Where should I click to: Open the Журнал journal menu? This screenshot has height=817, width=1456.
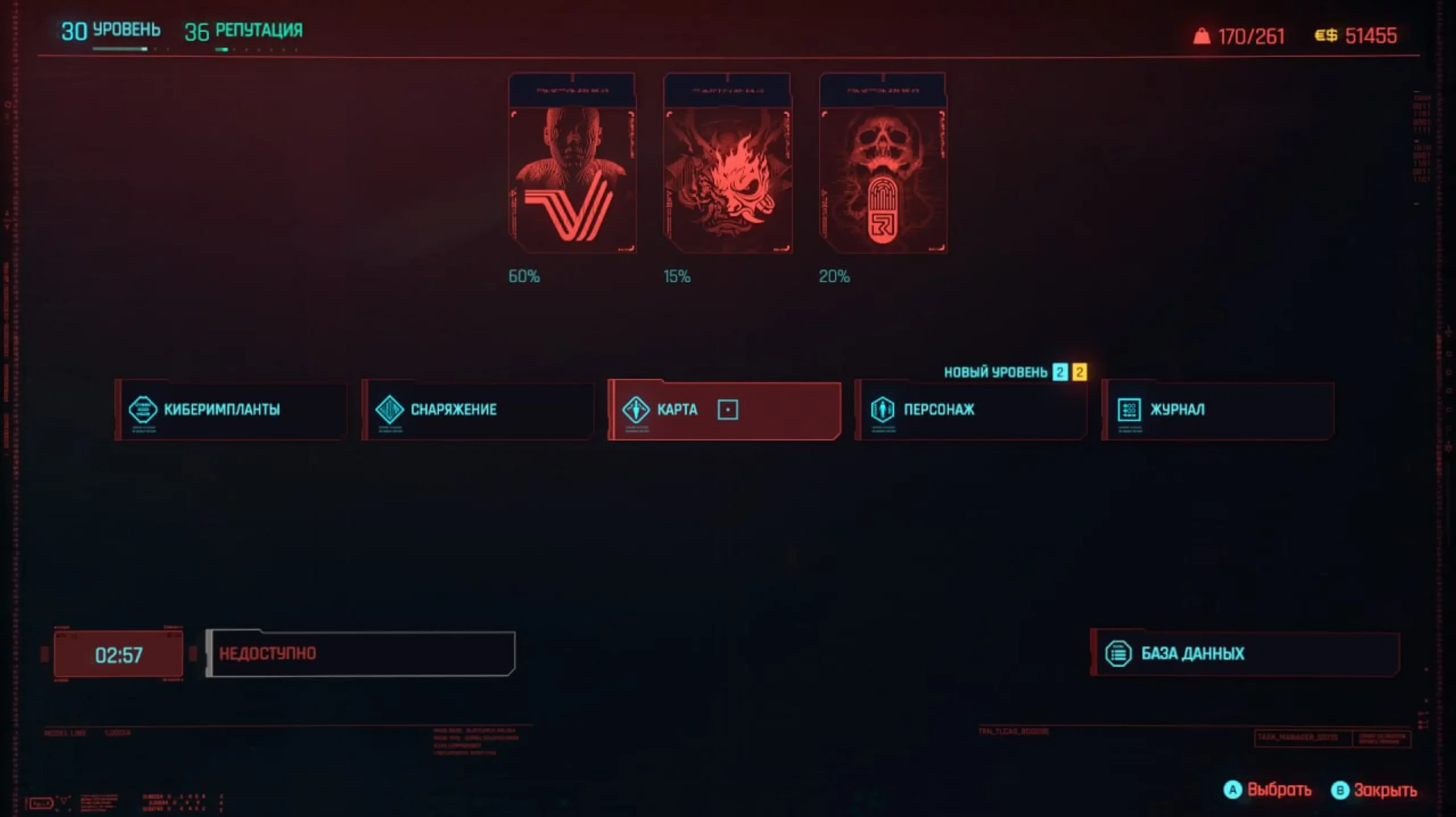[x=1218, y=409]
